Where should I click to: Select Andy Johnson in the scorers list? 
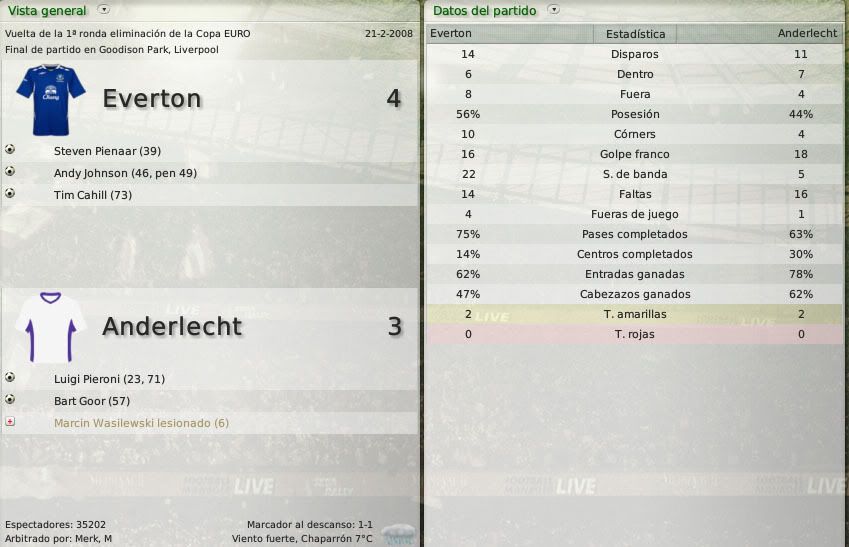[124, 173]
